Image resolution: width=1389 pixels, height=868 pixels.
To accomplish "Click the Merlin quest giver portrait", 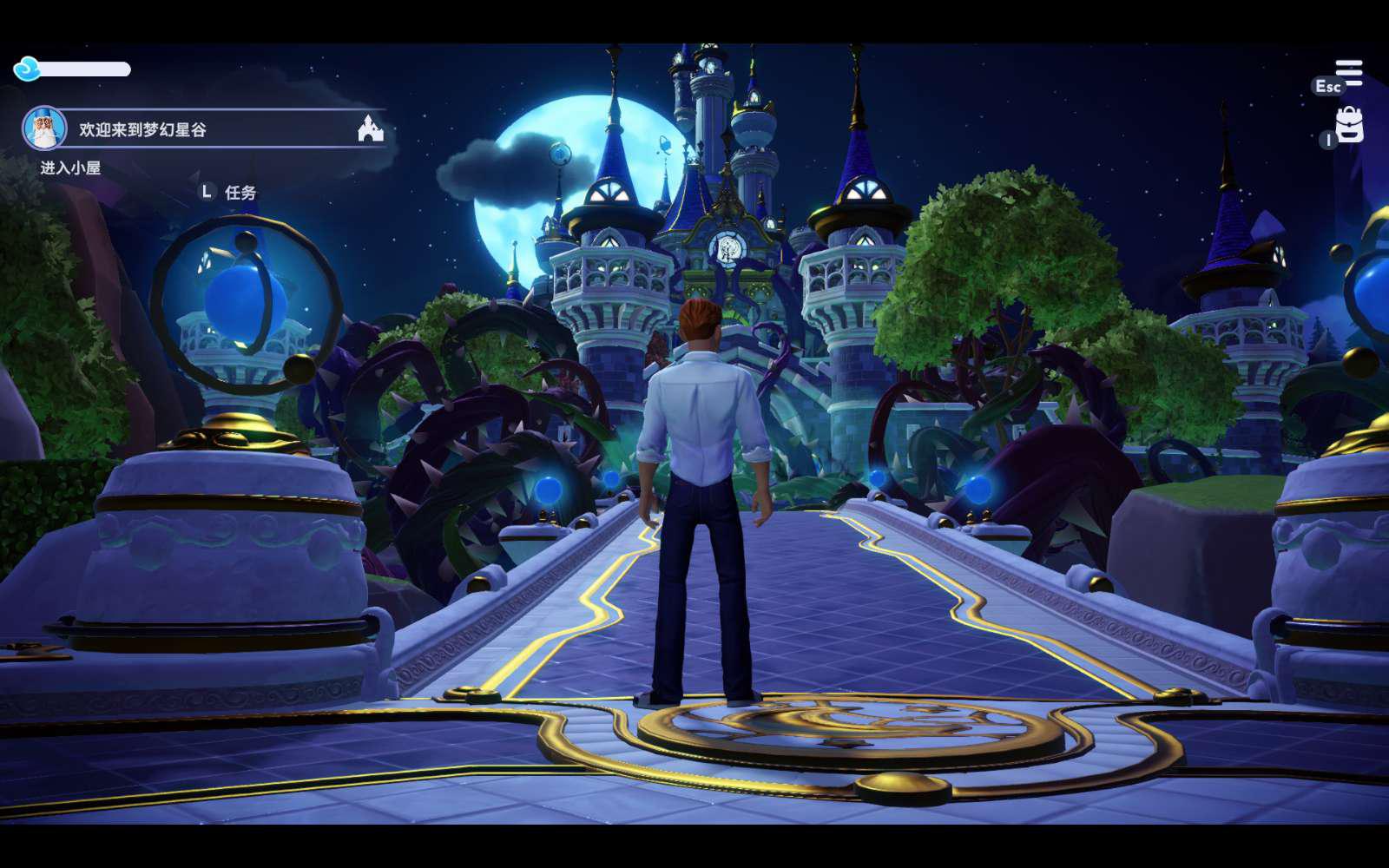I will [x=44, y=129].
